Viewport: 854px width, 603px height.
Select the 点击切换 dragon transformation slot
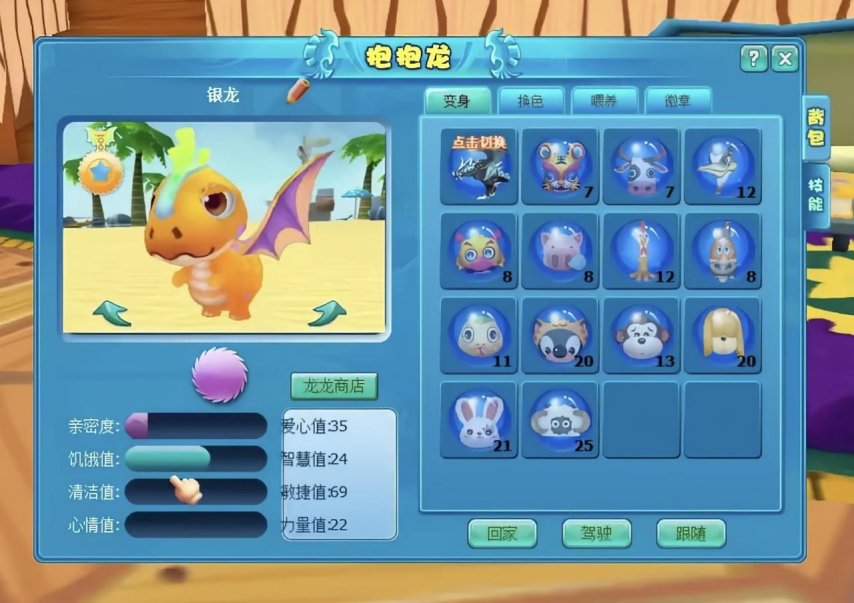(x=479, y=166)
